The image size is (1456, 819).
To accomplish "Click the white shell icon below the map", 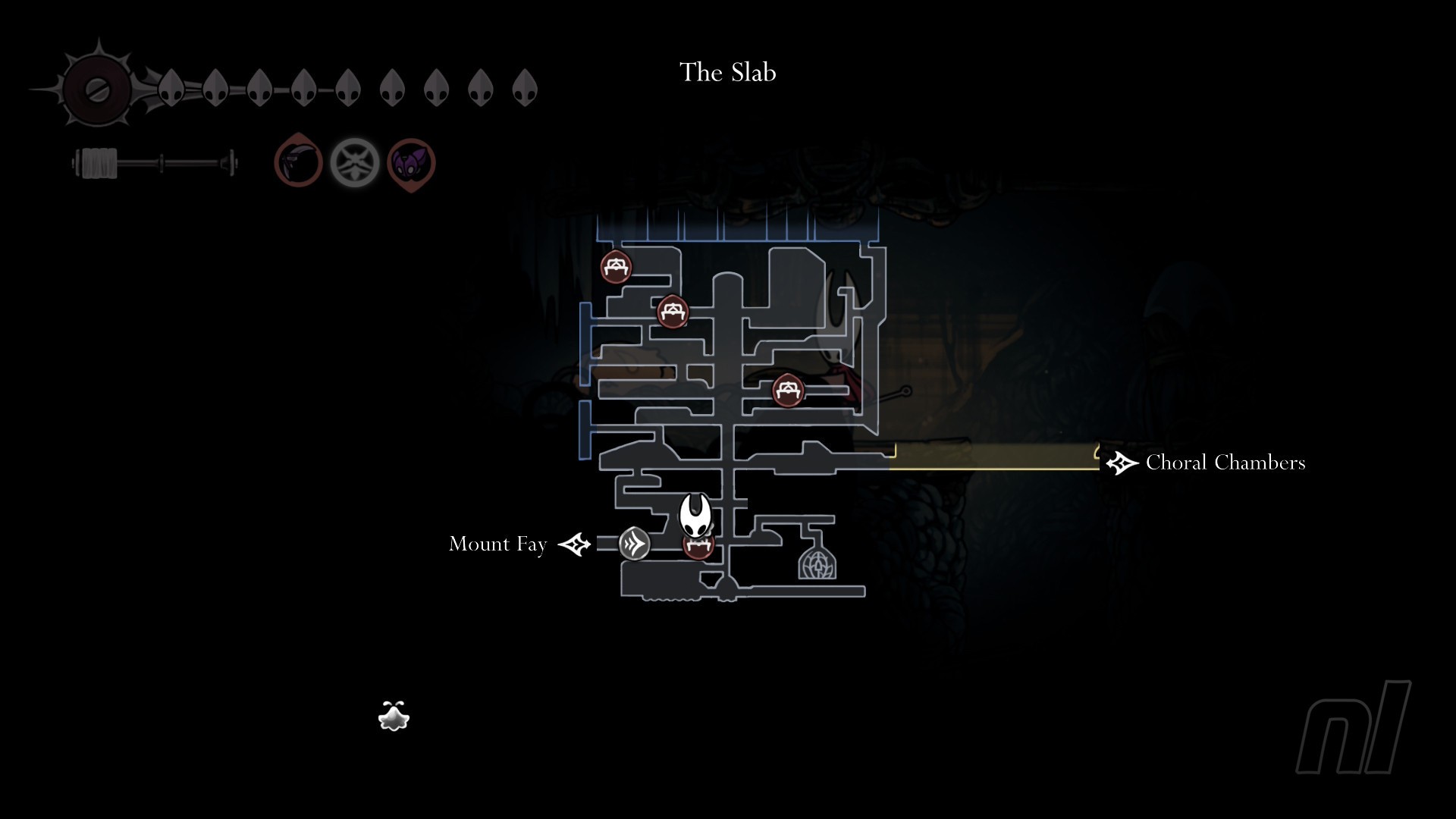I will 394,717.
